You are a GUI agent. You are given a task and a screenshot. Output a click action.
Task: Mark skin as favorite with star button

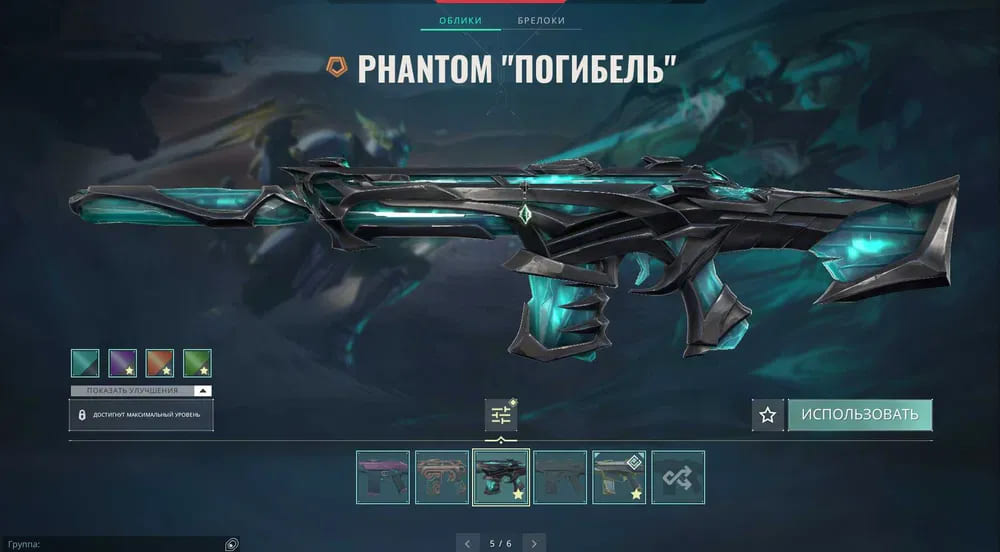click(x=767, y=415)
